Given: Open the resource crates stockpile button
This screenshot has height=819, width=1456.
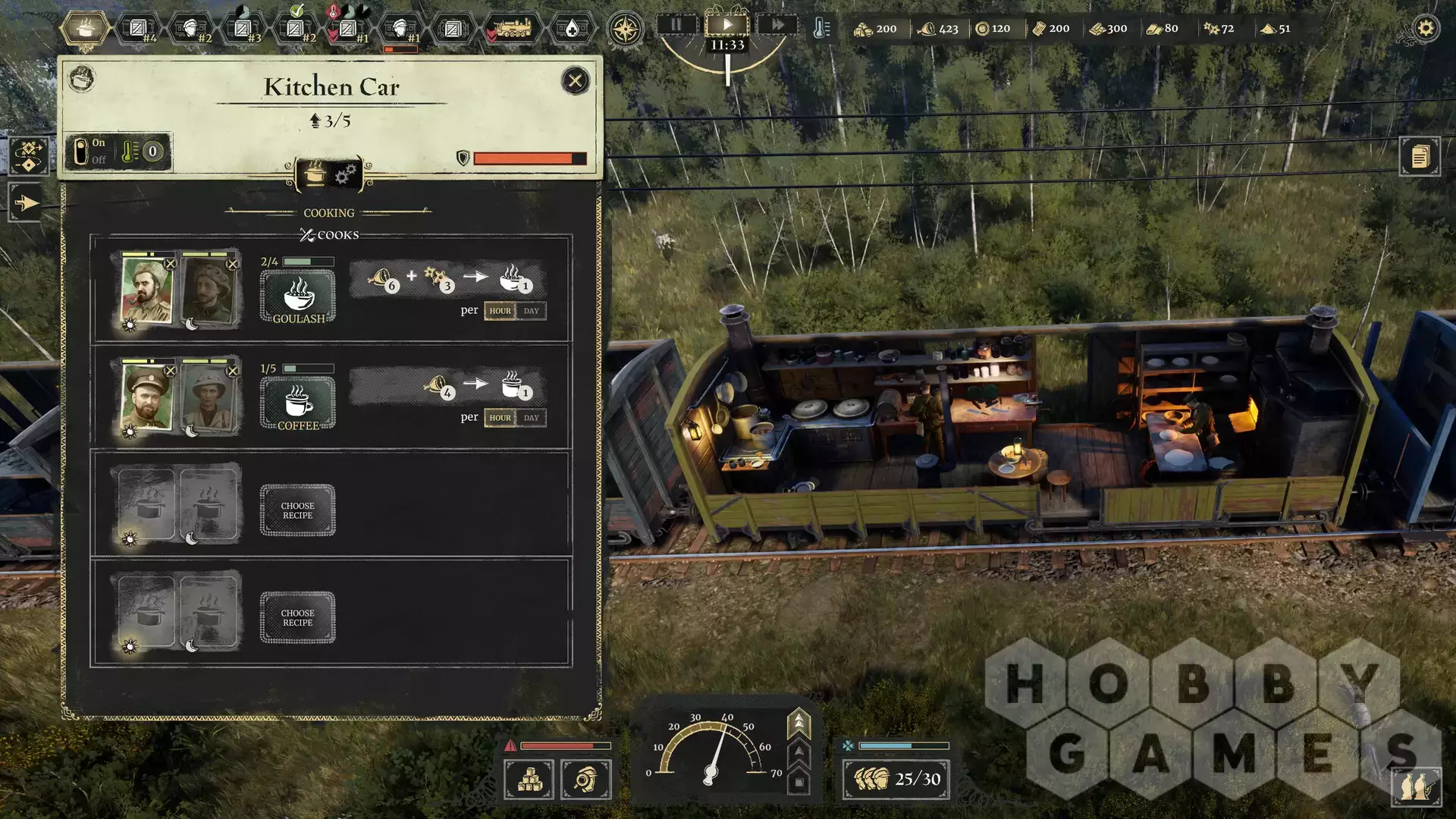Looking at the screenshot, I should (529, 779).
